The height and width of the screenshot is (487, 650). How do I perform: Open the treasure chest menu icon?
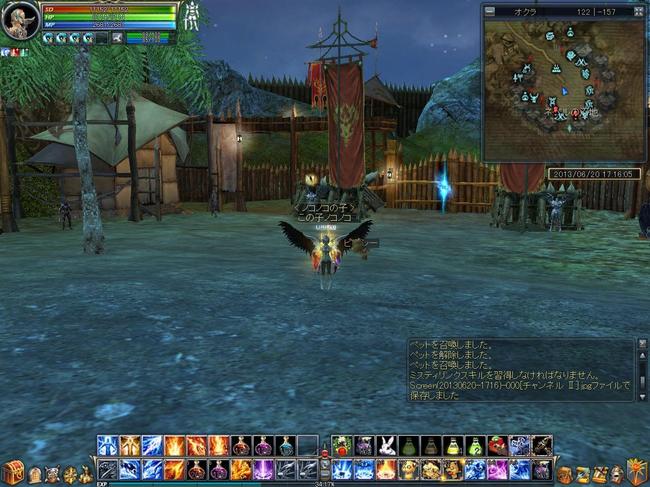click(x=13, y=473)
